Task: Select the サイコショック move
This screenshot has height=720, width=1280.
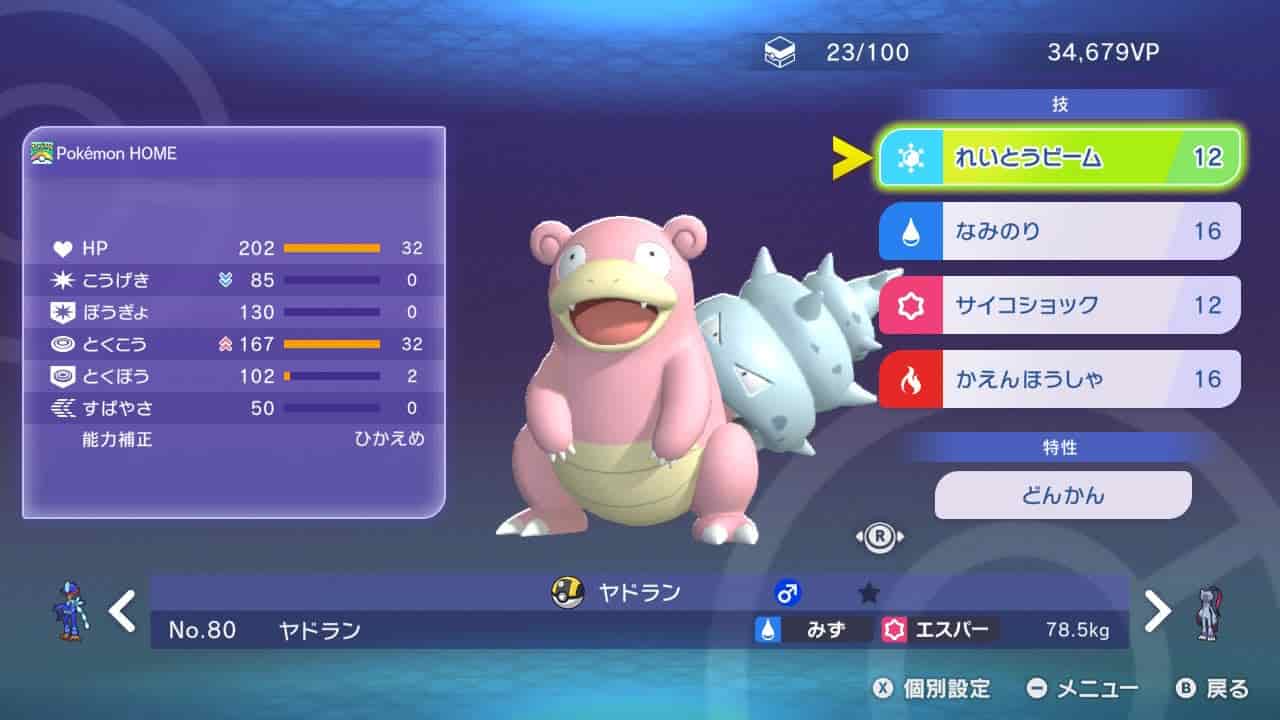Action: click(1060, 305)
